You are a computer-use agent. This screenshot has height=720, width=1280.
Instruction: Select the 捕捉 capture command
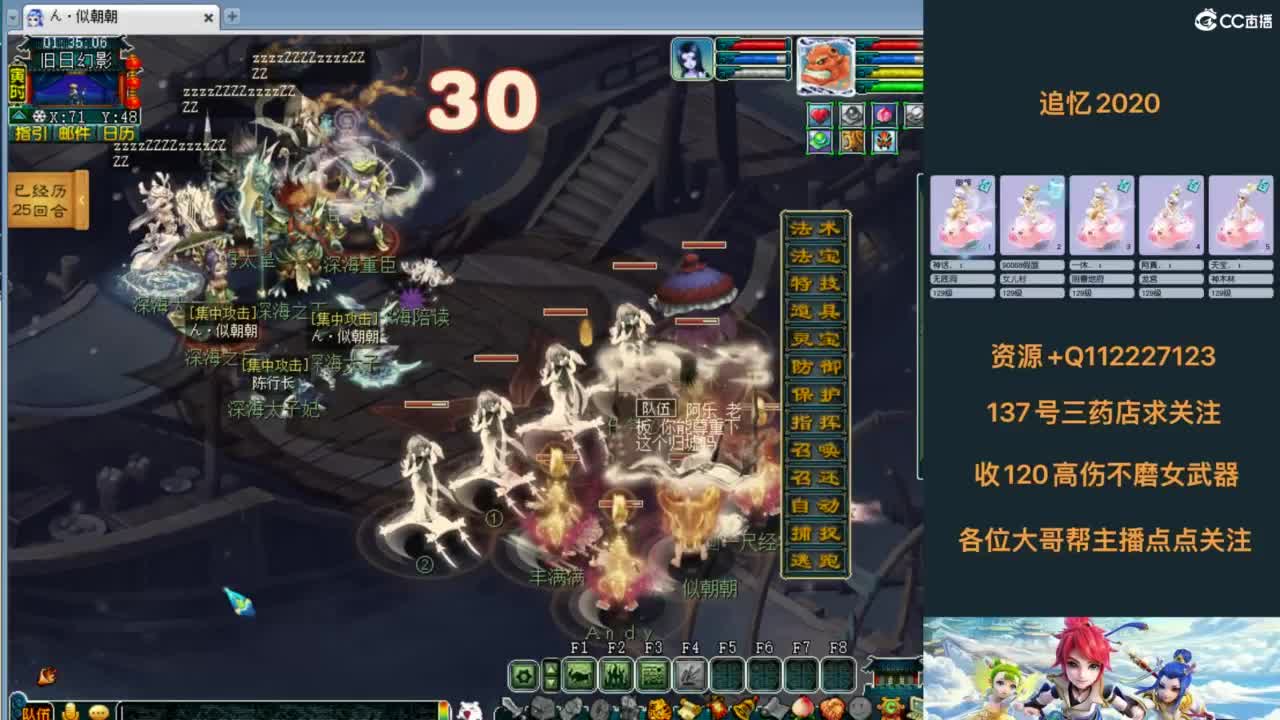tap(815, 531)
